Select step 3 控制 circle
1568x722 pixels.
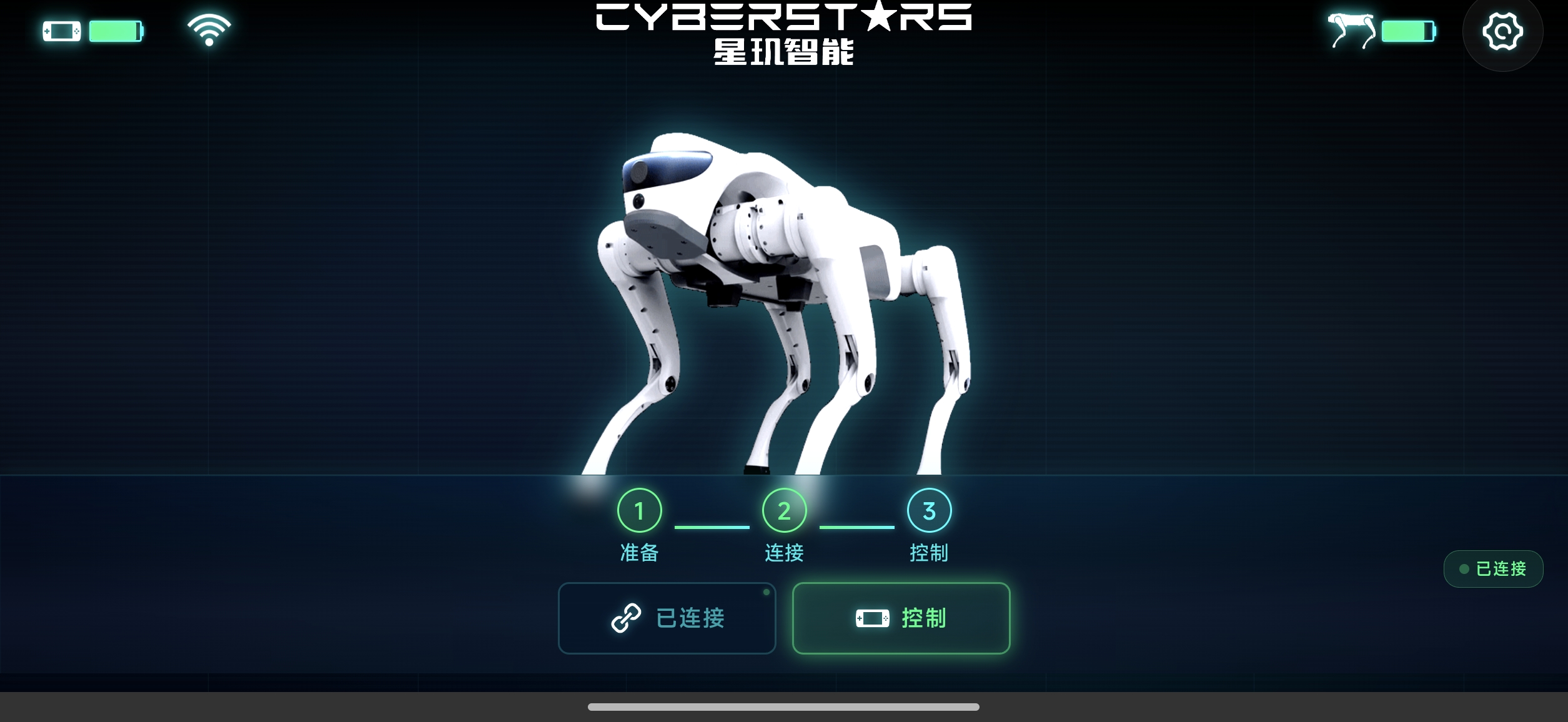point(929,510)
